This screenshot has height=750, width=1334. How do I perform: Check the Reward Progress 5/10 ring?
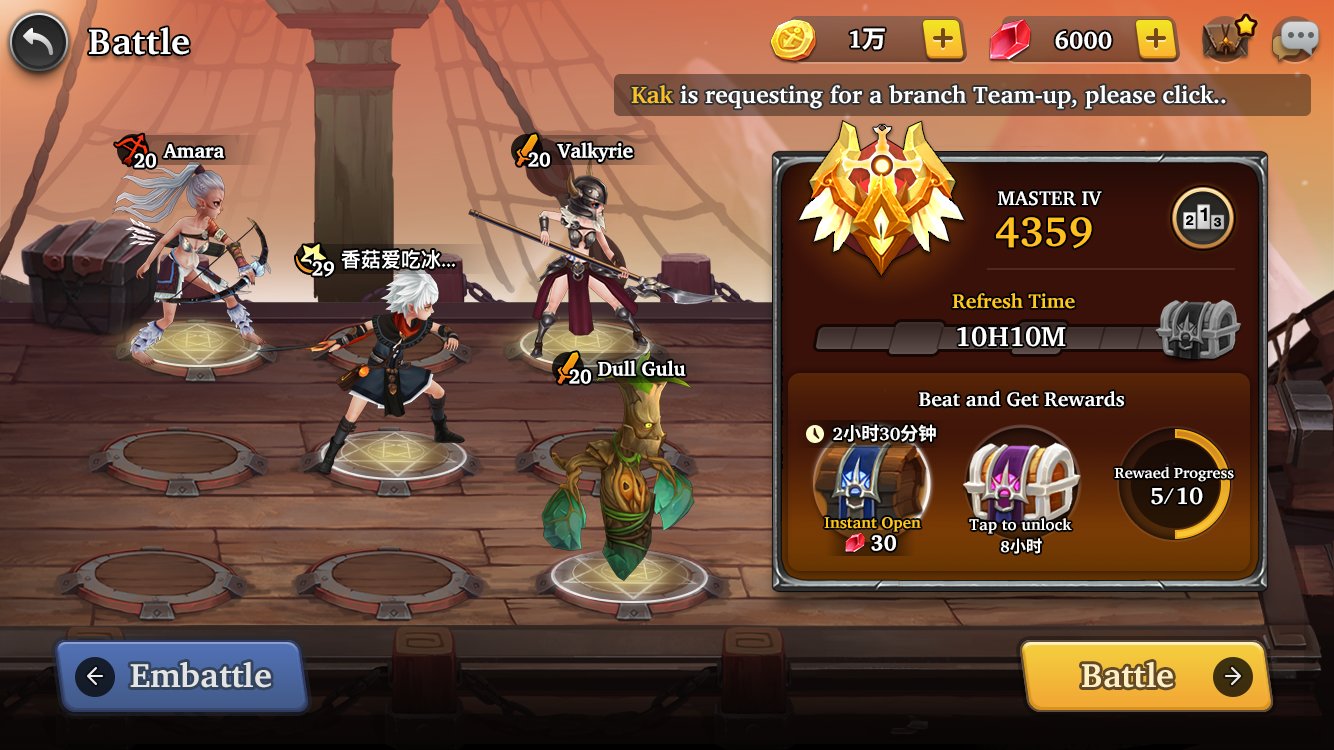tap(1174, 485)
